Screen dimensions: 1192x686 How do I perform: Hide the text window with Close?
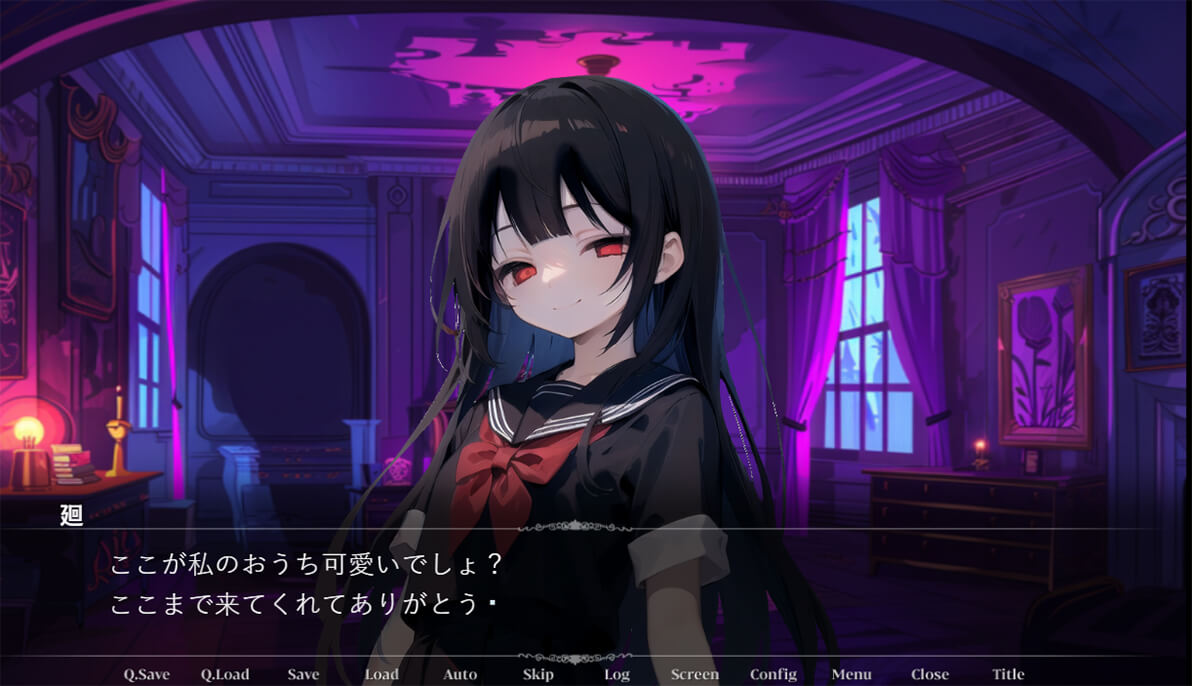930,674
